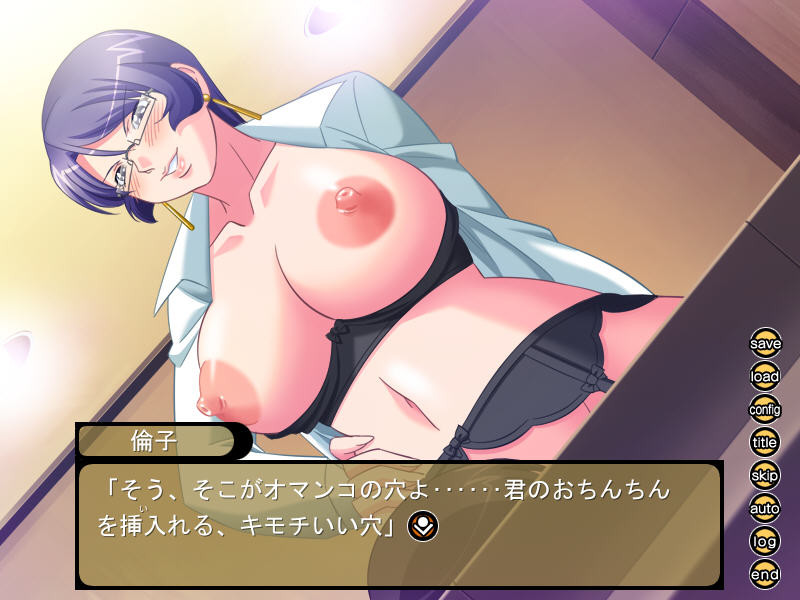Show the message log

point(765,540)
